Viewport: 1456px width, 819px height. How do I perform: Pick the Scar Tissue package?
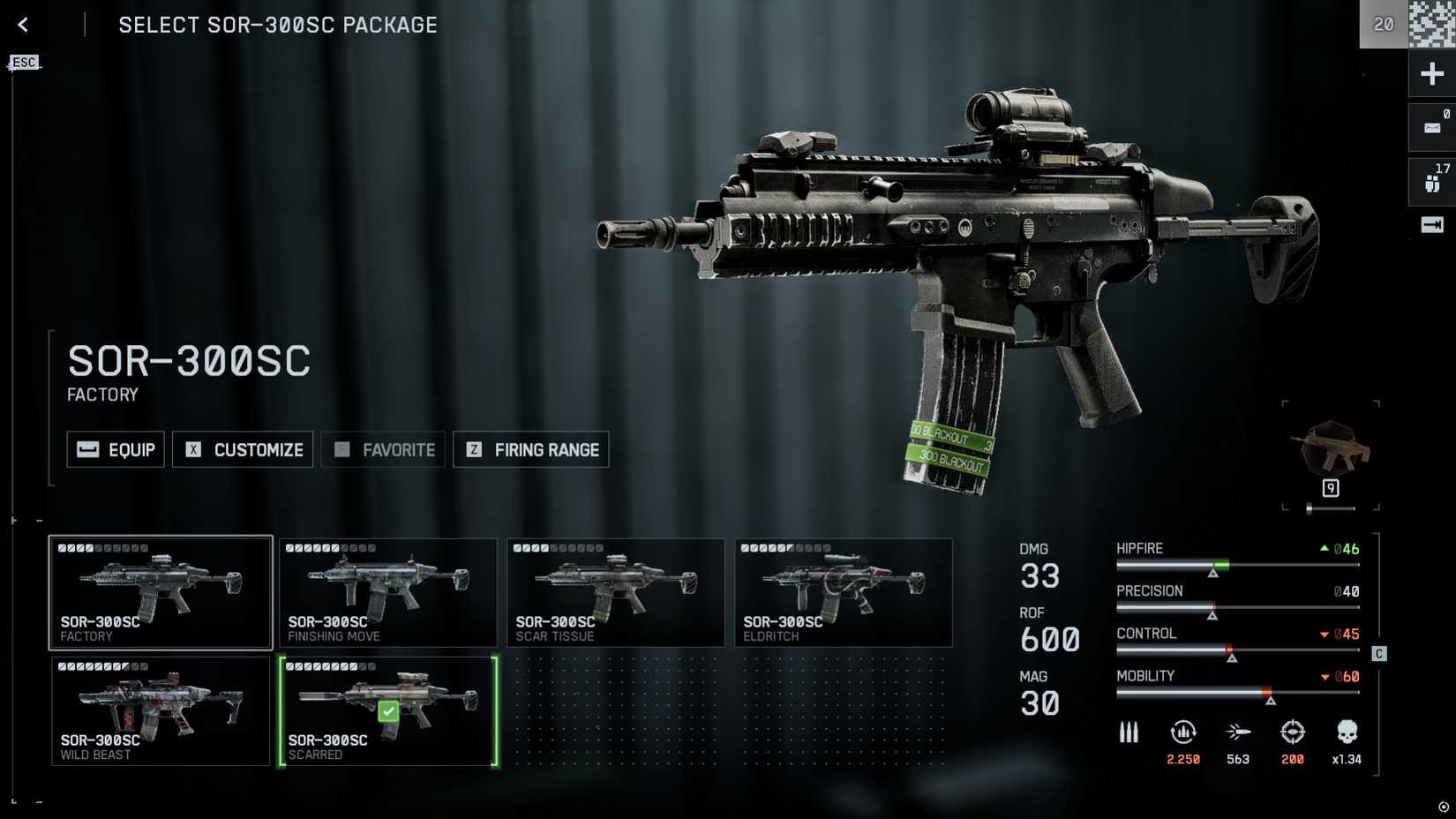[x=616, y=592]
